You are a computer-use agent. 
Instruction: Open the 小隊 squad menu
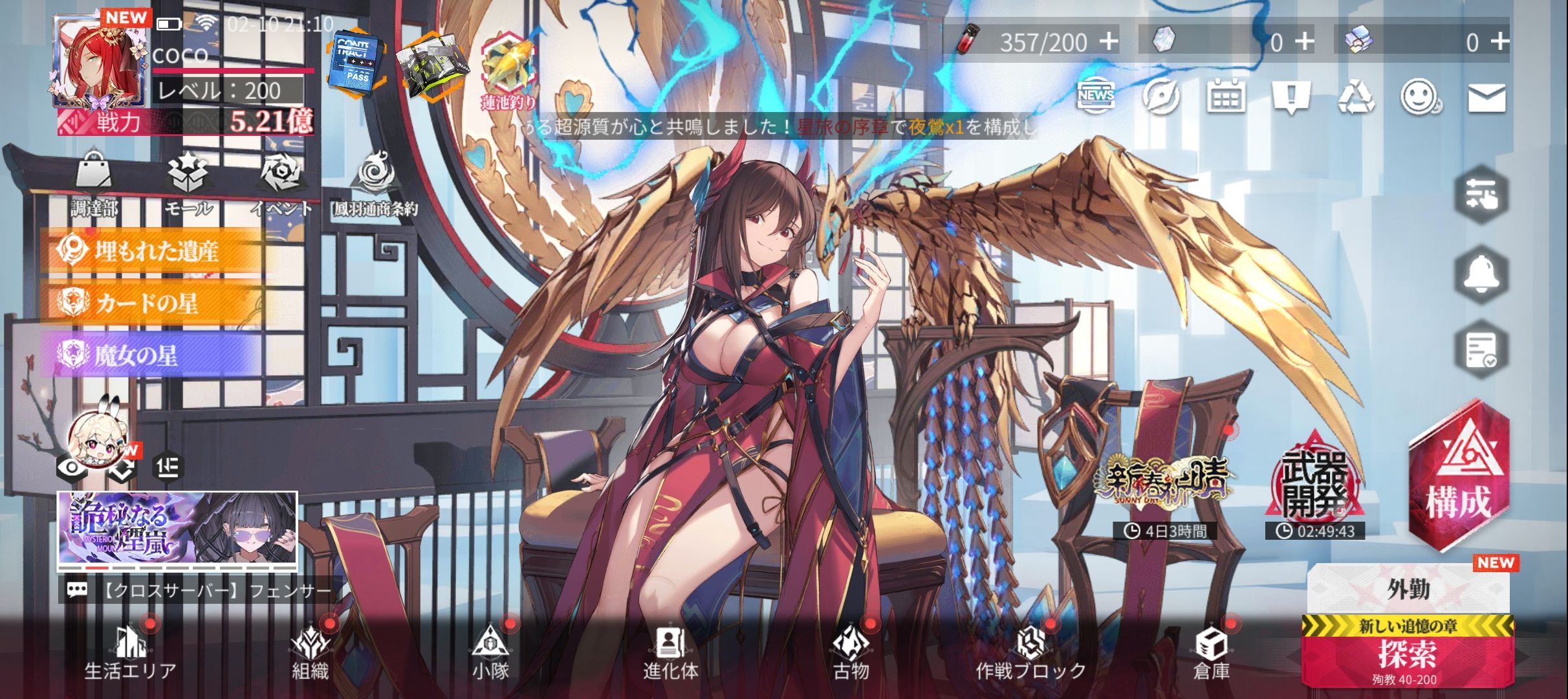coord(490,654)
